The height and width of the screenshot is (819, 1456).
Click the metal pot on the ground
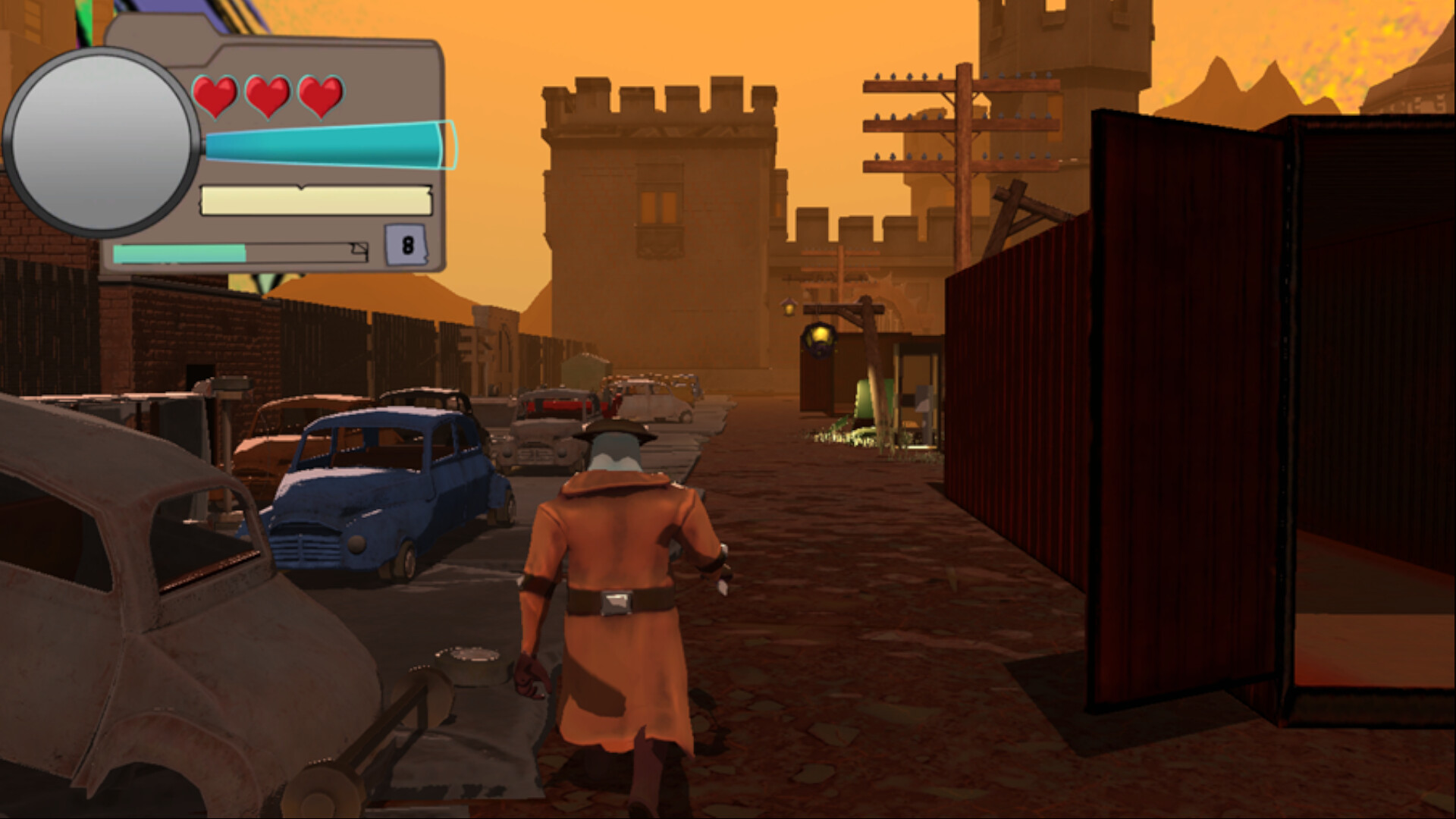[466, 658]
